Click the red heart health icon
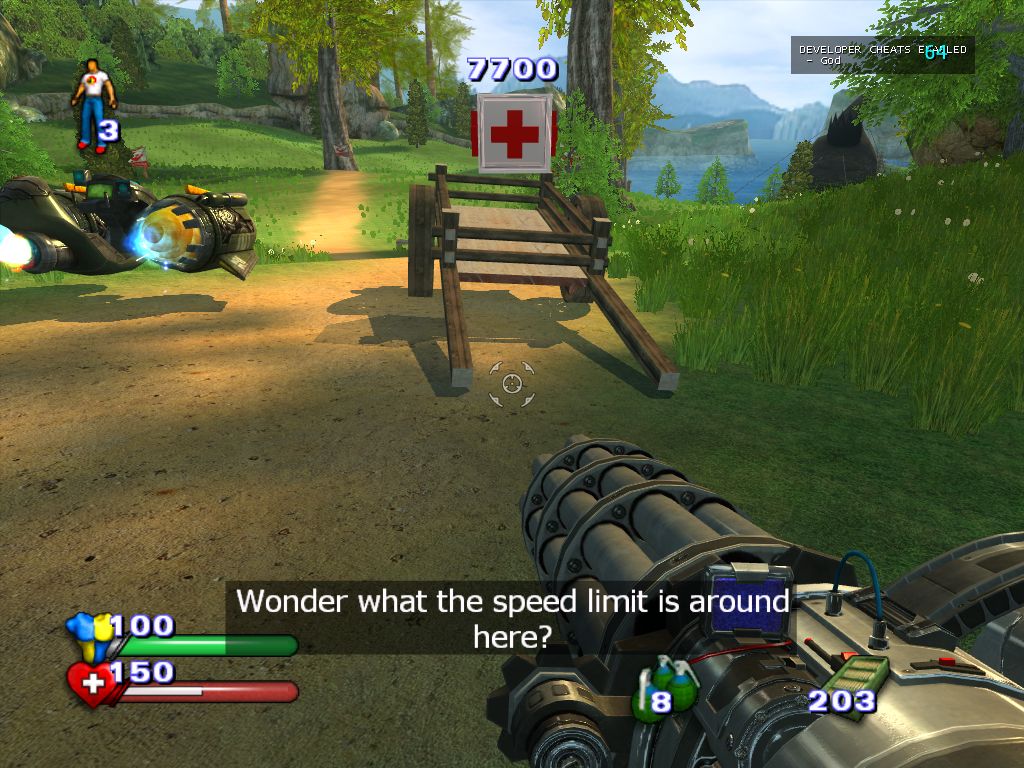The image size is (1024, 768). (91, 685)
